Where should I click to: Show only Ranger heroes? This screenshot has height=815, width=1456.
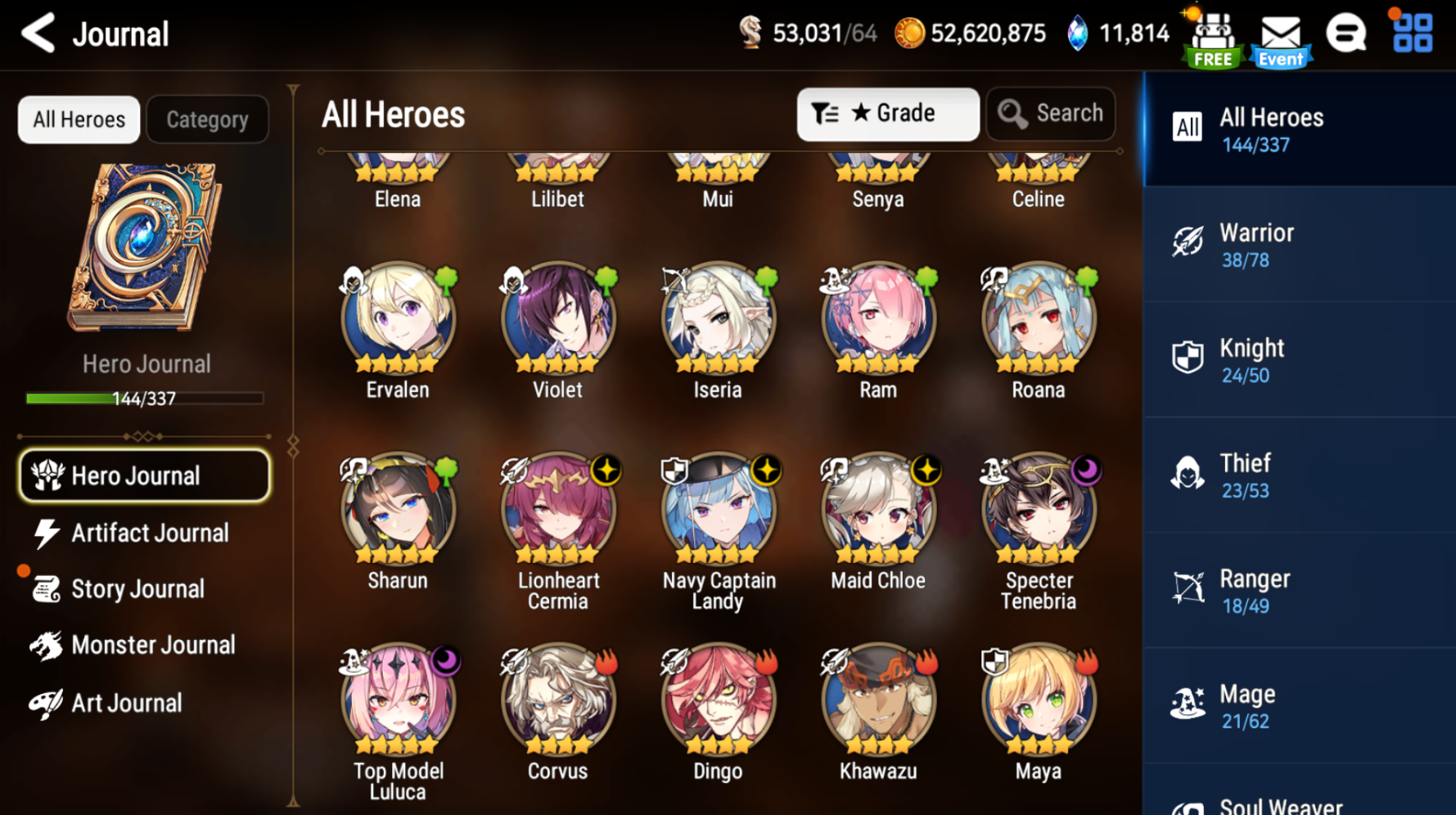pos(1298,591)
